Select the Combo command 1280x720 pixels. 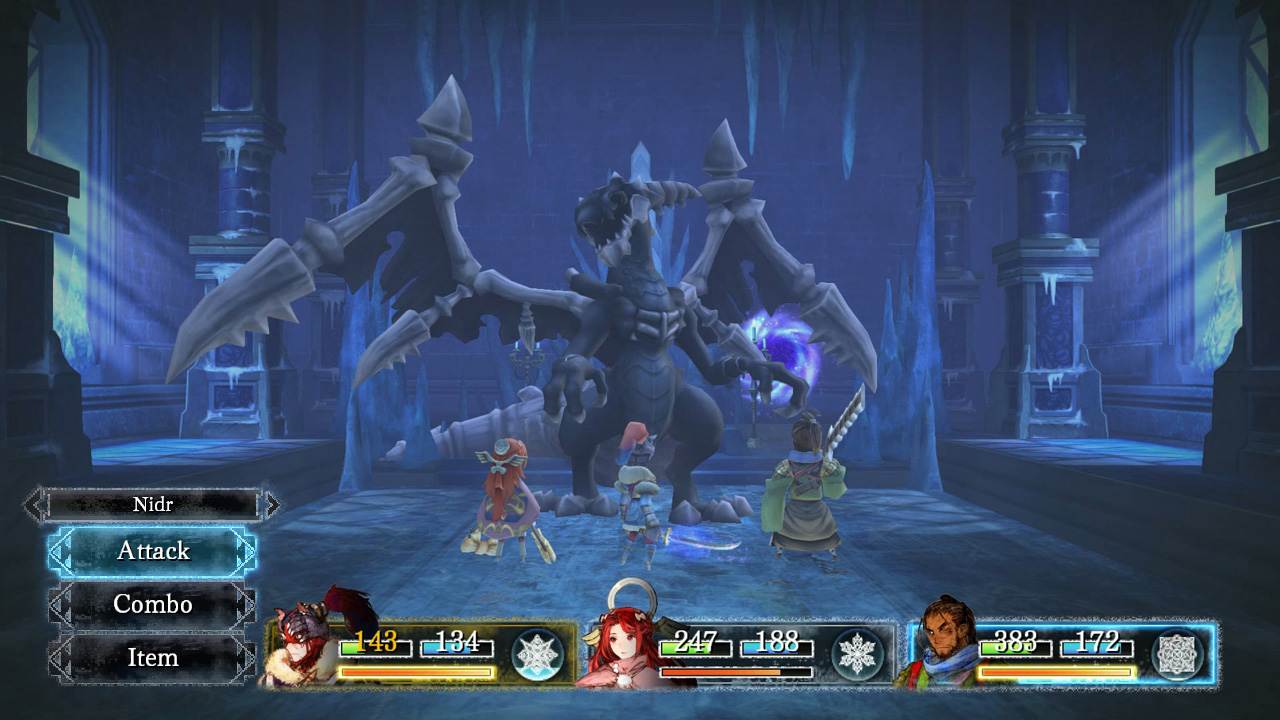[150, 604]
